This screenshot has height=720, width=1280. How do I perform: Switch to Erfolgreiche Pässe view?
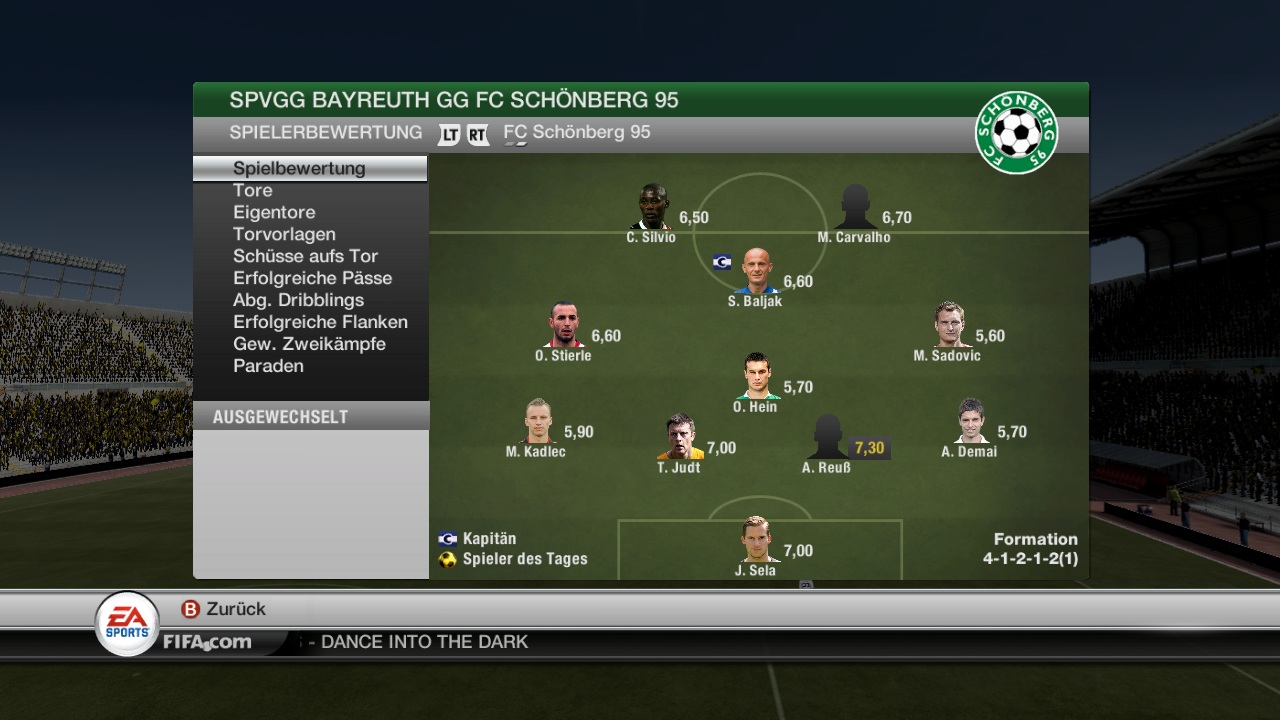click(x=312, y=278)
